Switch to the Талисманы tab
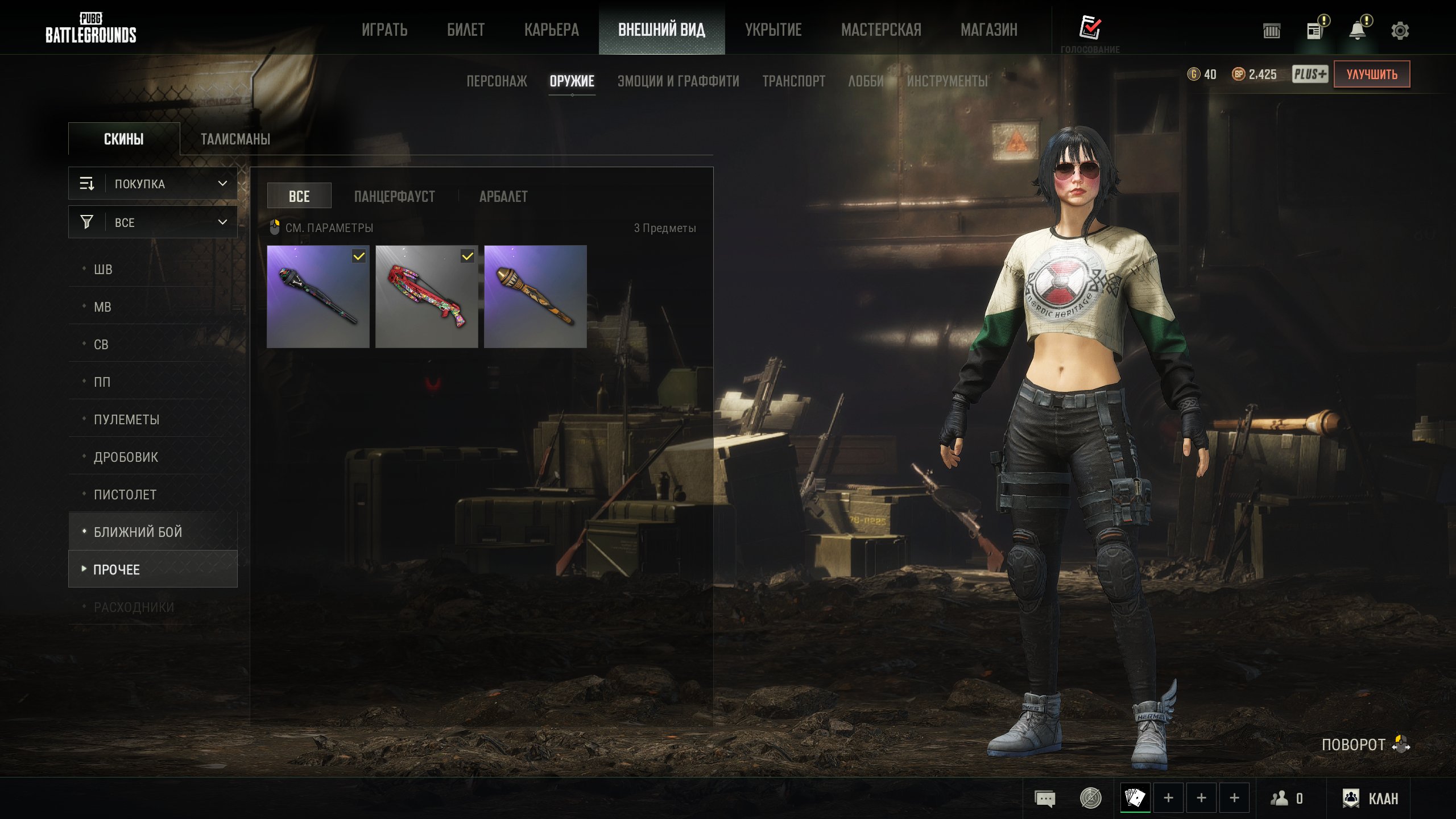 click(x=235, y=139)
